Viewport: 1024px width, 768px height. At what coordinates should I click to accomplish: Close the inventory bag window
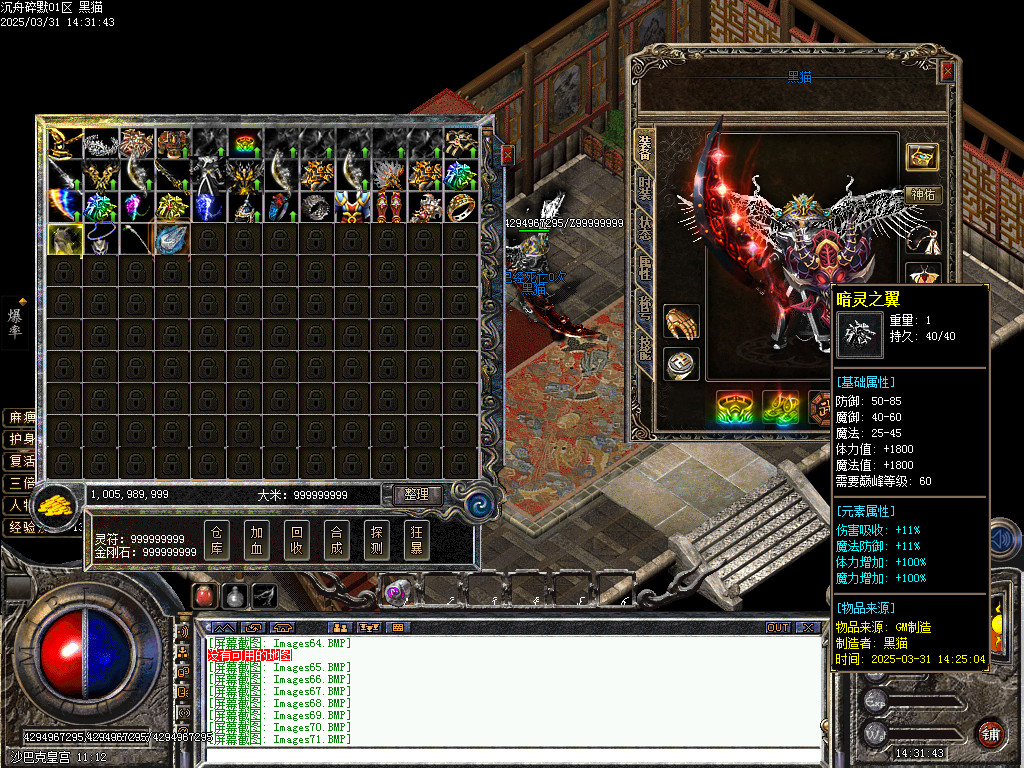point(507,154)
